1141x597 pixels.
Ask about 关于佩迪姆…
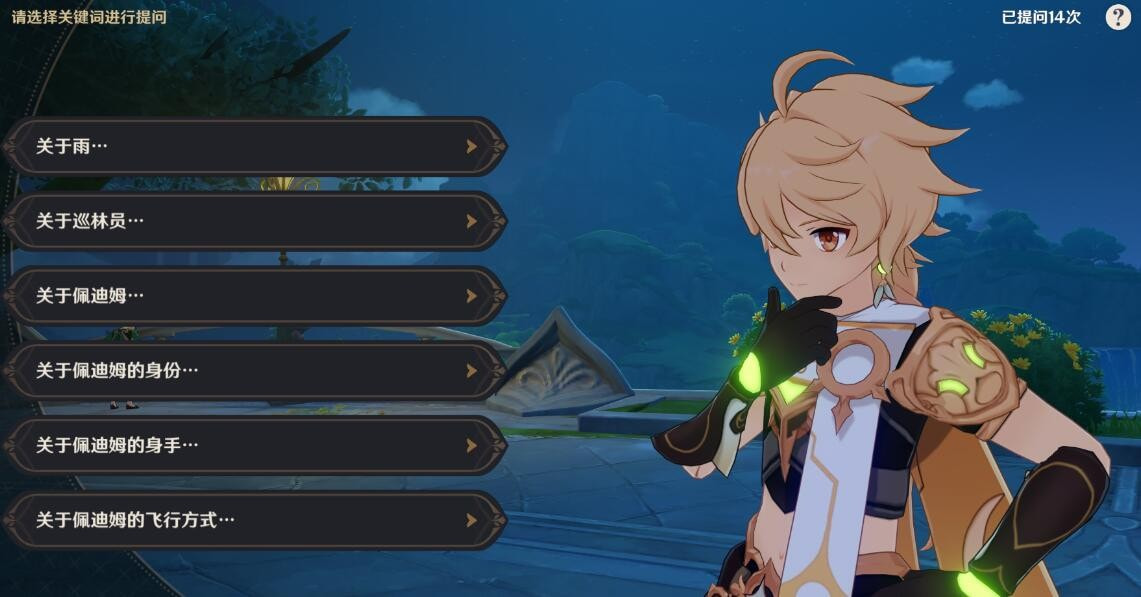255,296
